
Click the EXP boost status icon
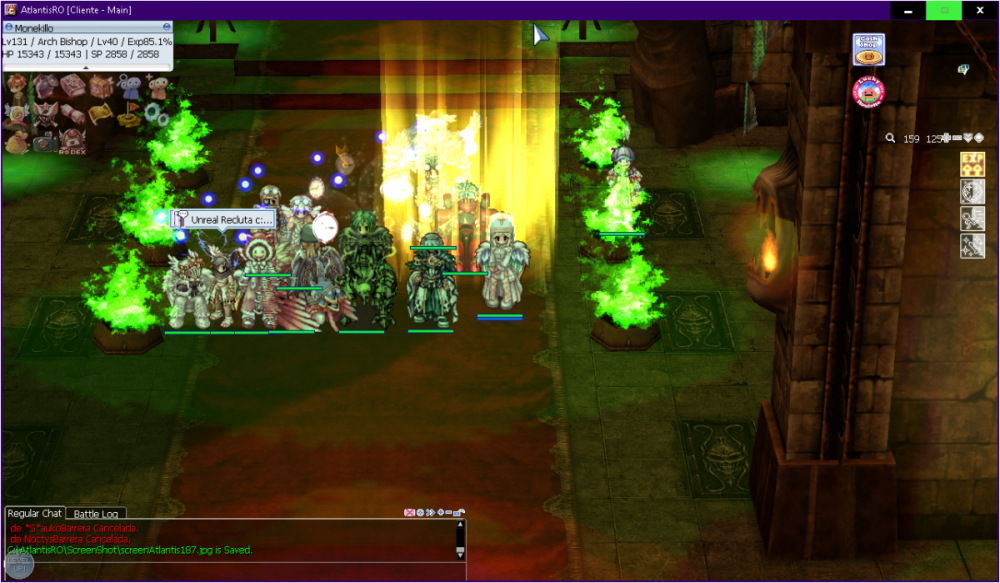(972, 165)
